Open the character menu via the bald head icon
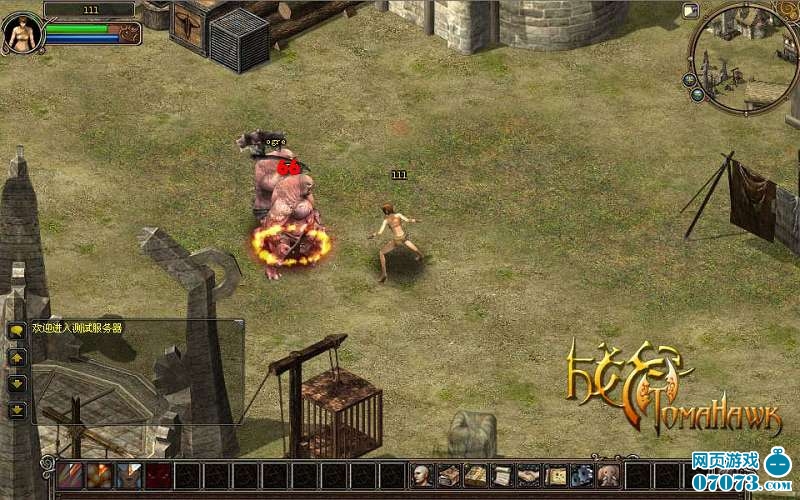This screenshot has height=500, width=800. pos(423,476)
